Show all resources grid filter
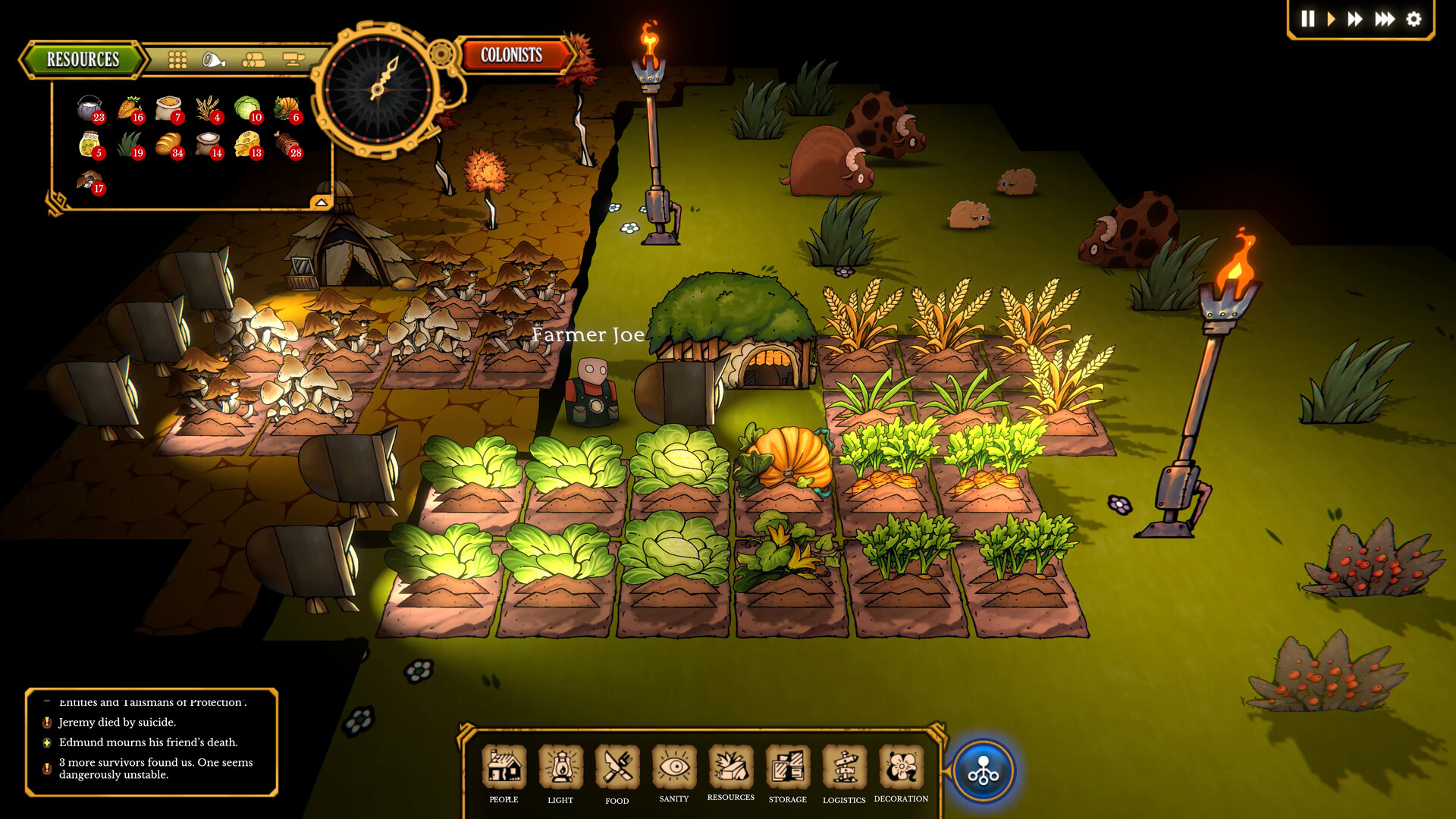The width and height of the screenshot is (1456, 819). pyautogui.click(x=177, y=60)
